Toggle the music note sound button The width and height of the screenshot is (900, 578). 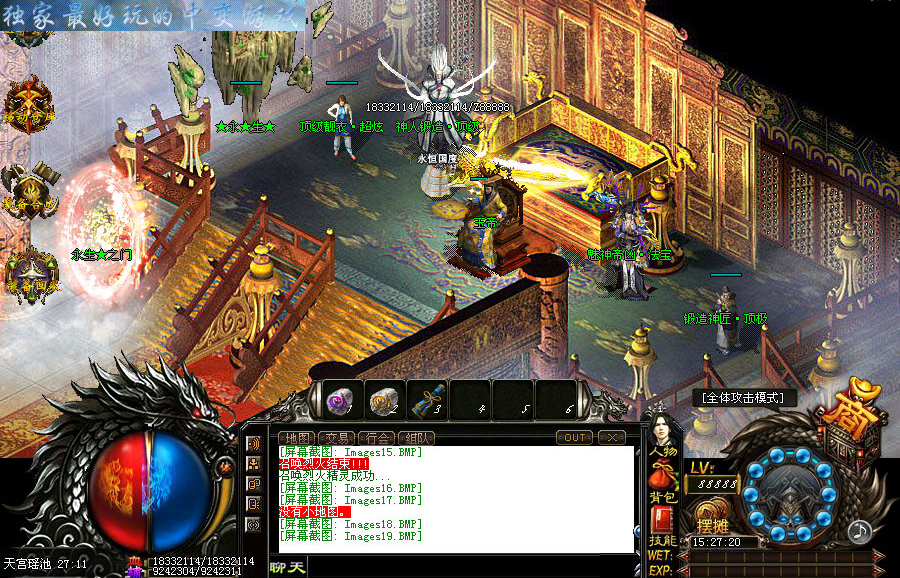858,531
